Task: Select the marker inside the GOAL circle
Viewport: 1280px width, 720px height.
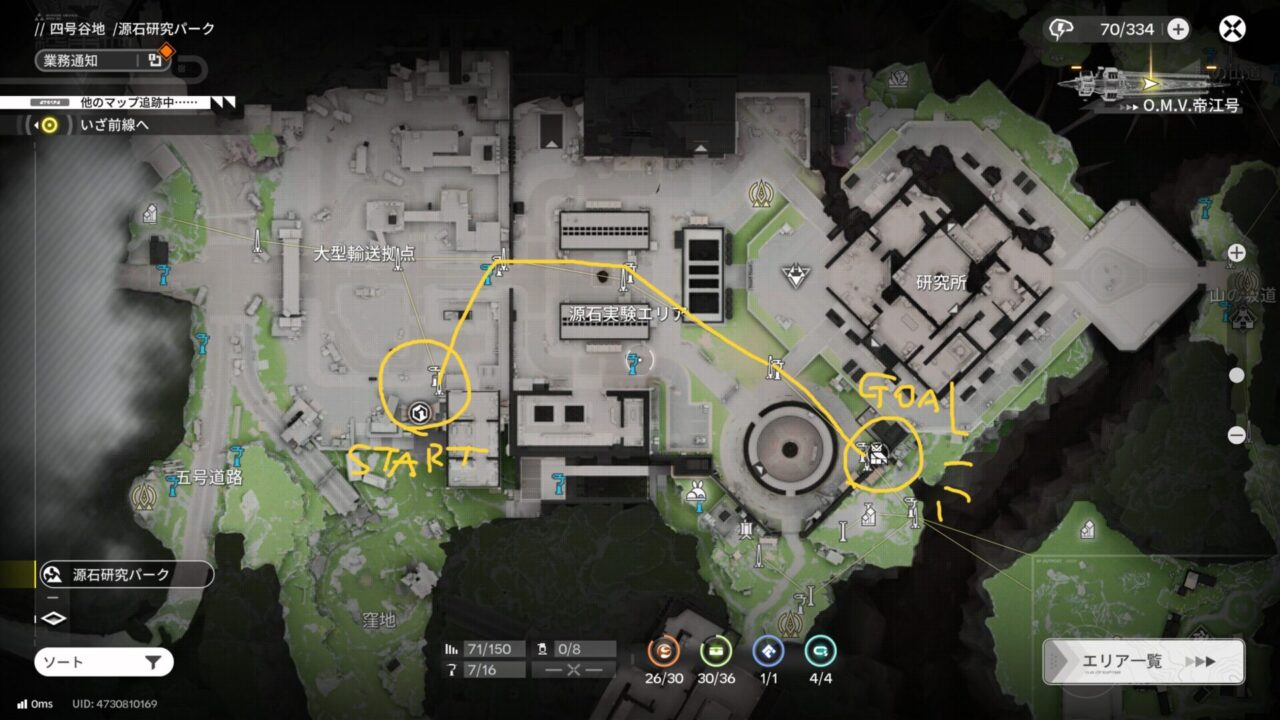Action: point(878,456)
